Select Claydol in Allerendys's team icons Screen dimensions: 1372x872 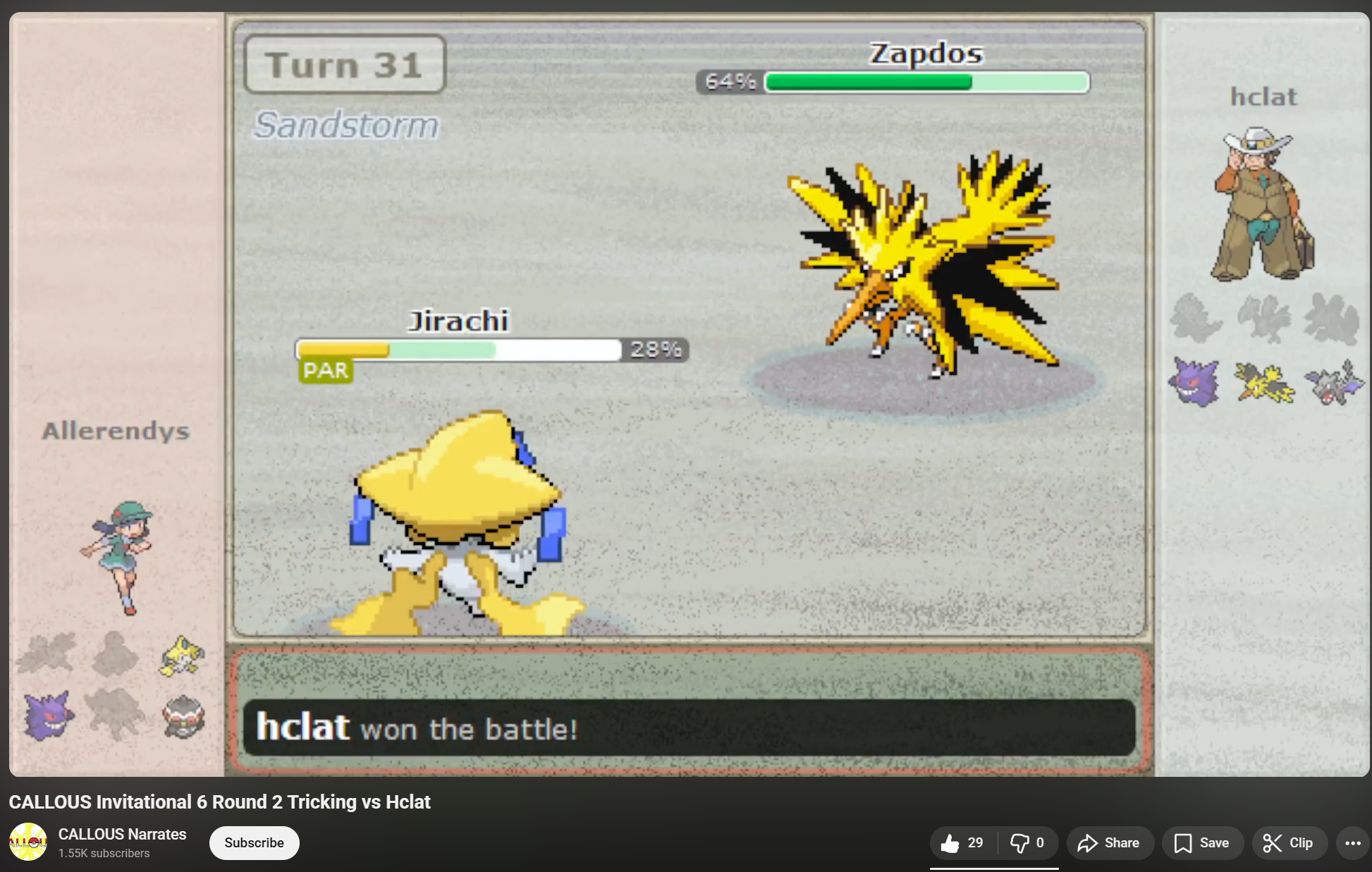pos(183,717)
